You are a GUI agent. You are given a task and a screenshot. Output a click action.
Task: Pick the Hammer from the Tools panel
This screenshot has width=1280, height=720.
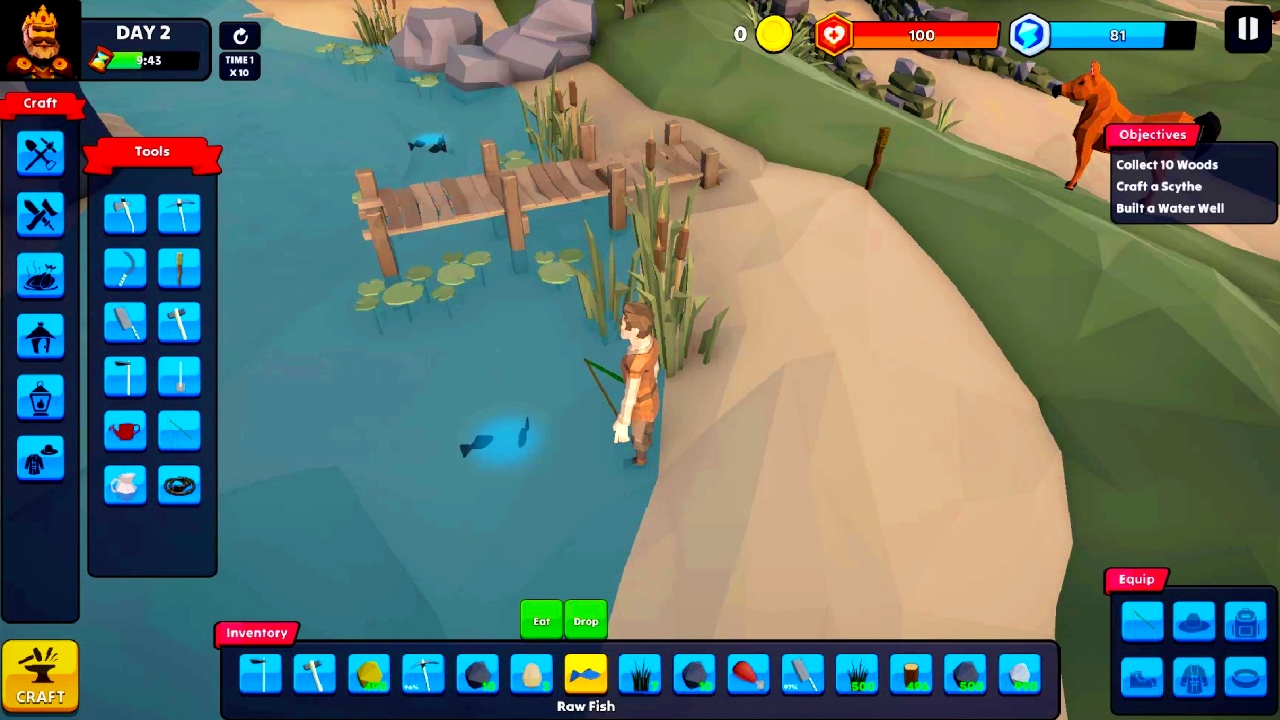pyautogui.click(x=179, y=321)
